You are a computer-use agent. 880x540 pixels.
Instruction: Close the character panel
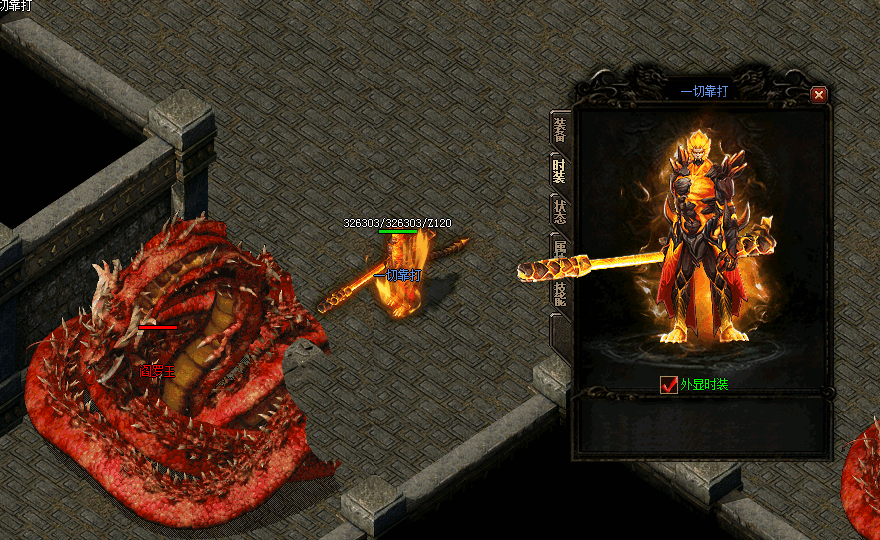point(819,95)
